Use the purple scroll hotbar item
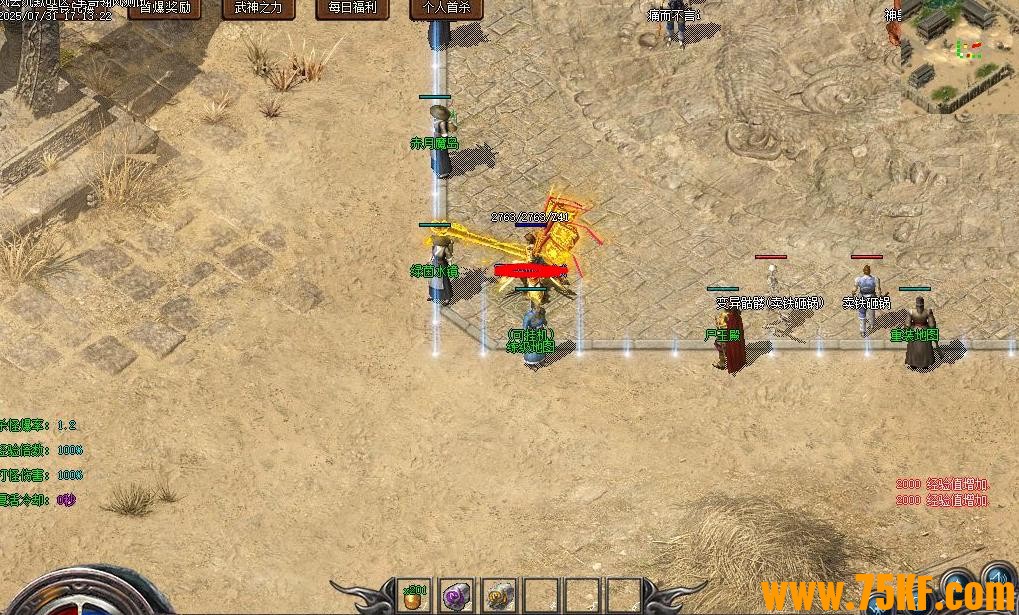Image resolution: width=1019 pixels, height=615 pixels. click(456, 594)
